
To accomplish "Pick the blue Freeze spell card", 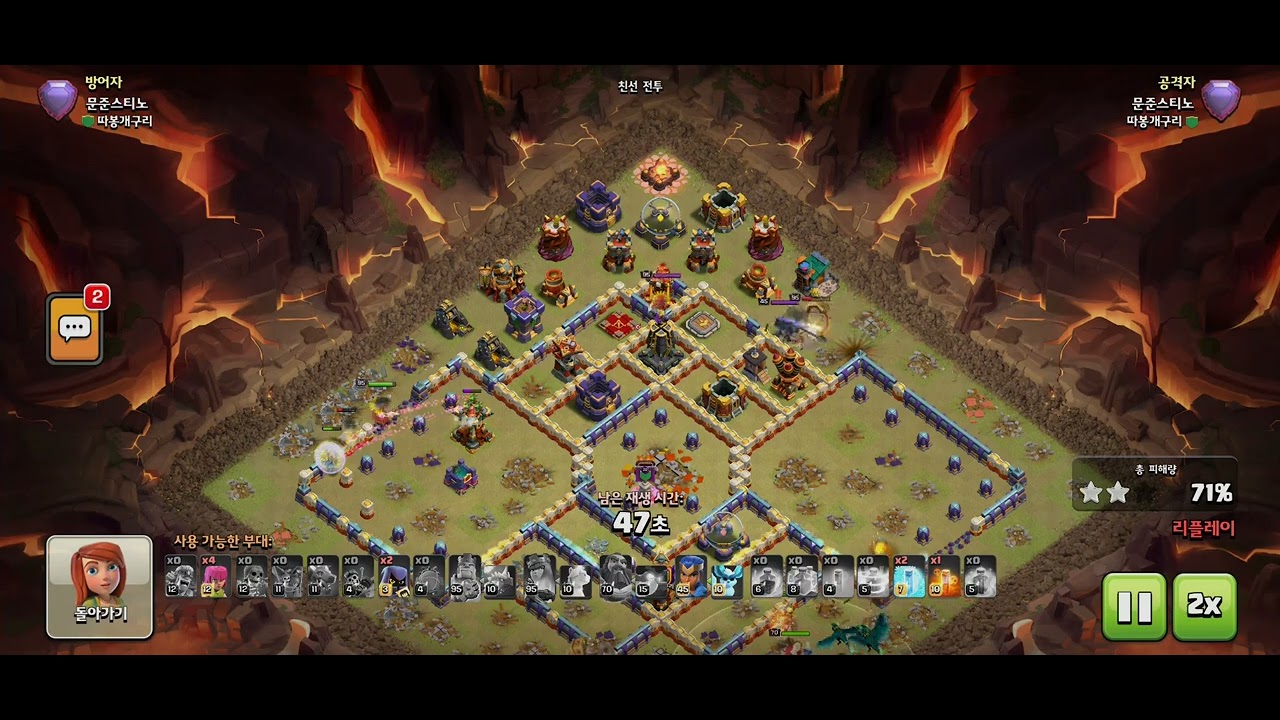I will [x=909, y=576].
